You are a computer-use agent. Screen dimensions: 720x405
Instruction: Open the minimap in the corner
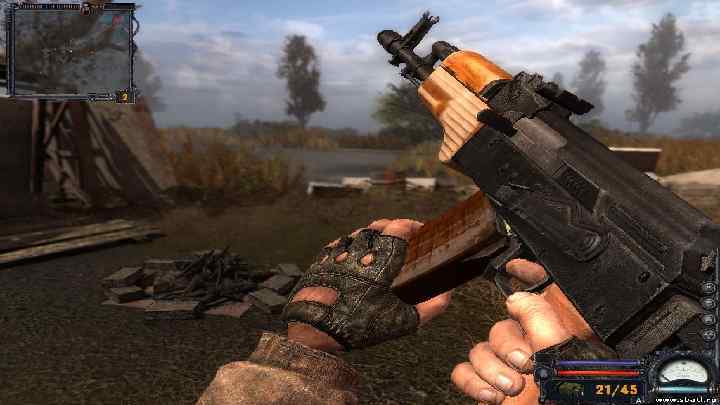coord(70,50)
